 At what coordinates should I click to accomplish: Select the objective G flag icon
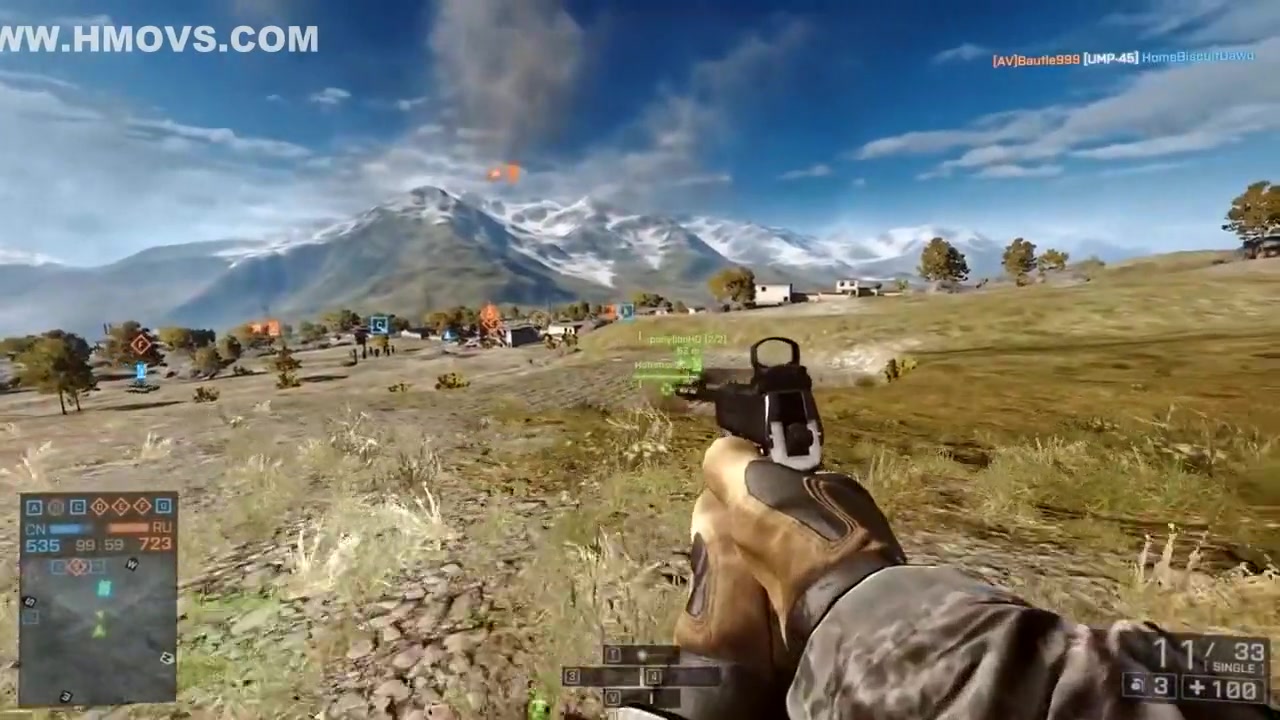coord(164,507)
